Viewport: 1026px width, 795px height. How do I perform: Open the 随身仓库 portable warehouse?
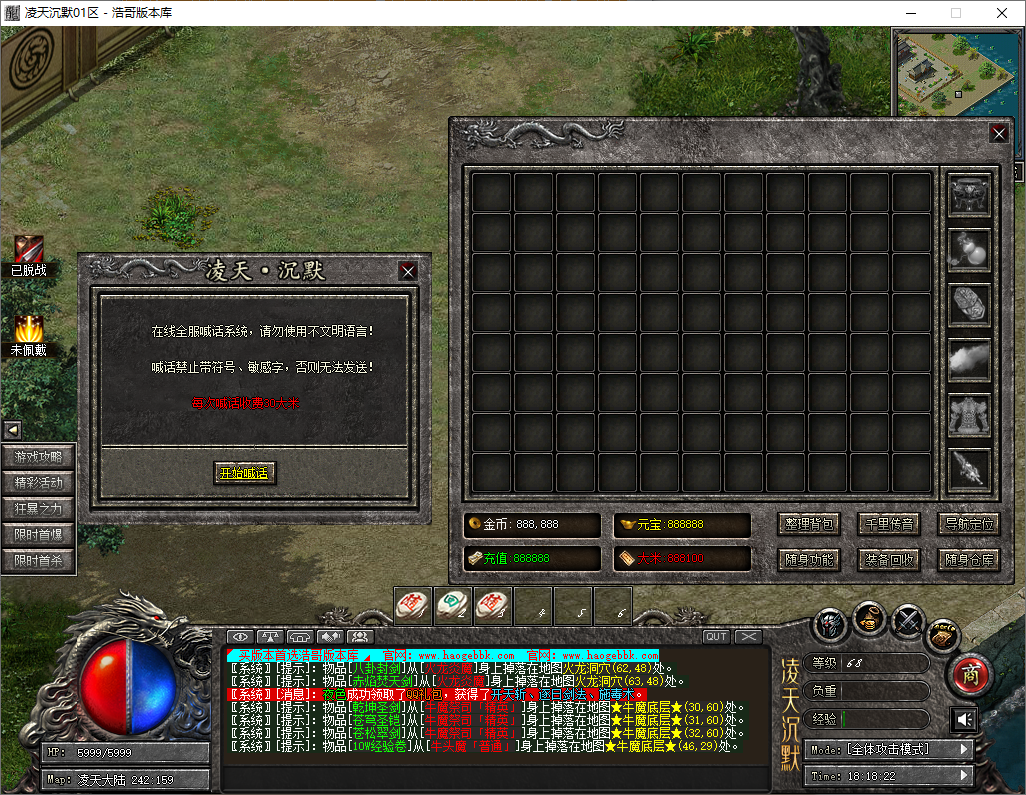tap(969, 559)
